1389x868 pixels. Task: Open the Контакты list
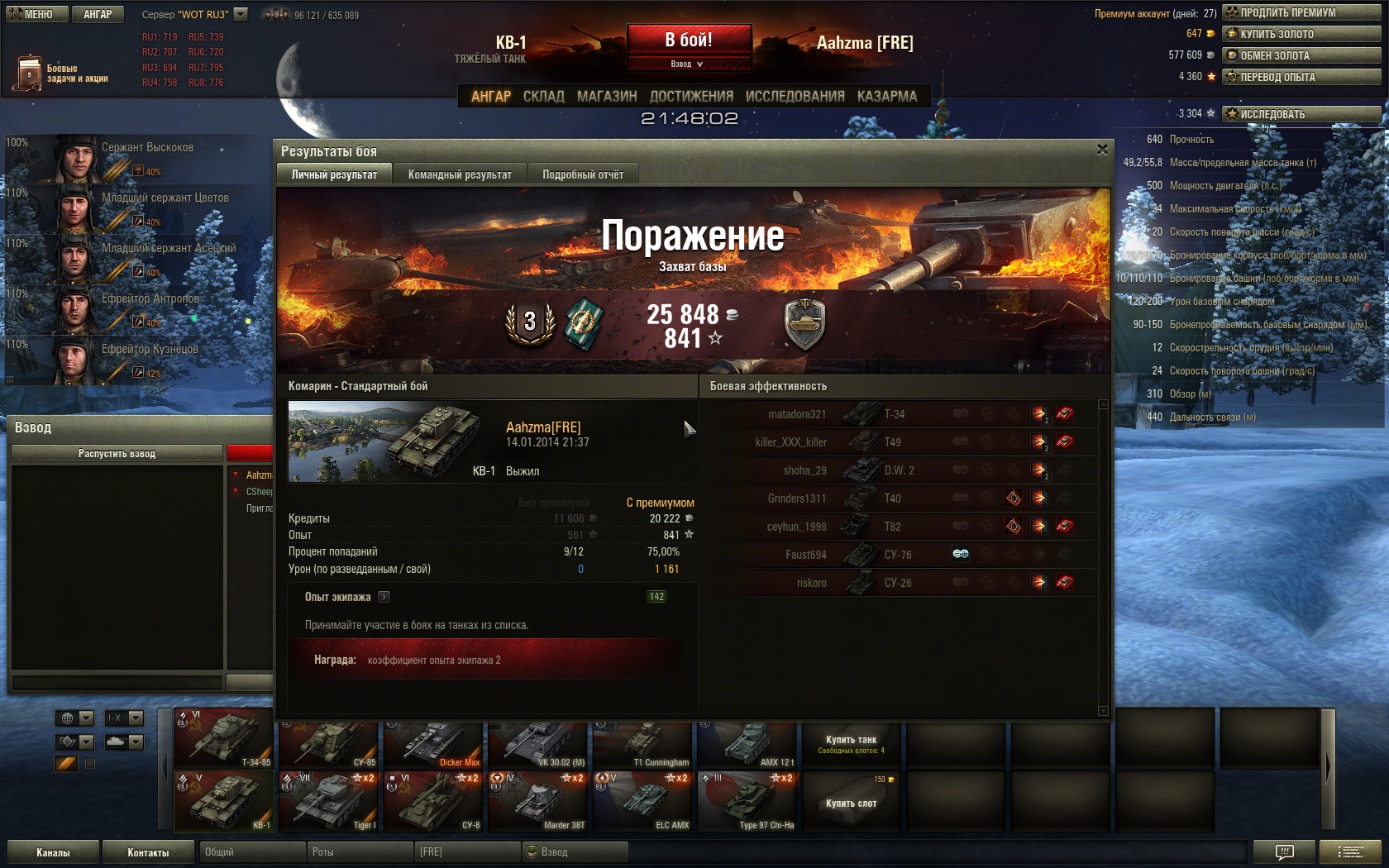coord(148,852)
